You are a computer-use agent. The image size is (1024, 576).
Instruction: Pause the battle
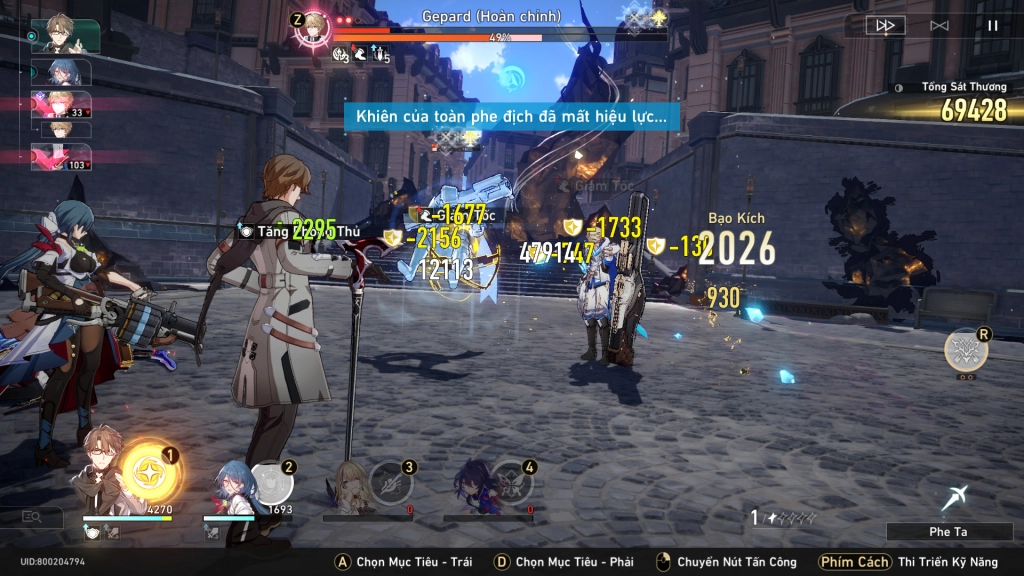pyautogui.click(x=993, y=26)
